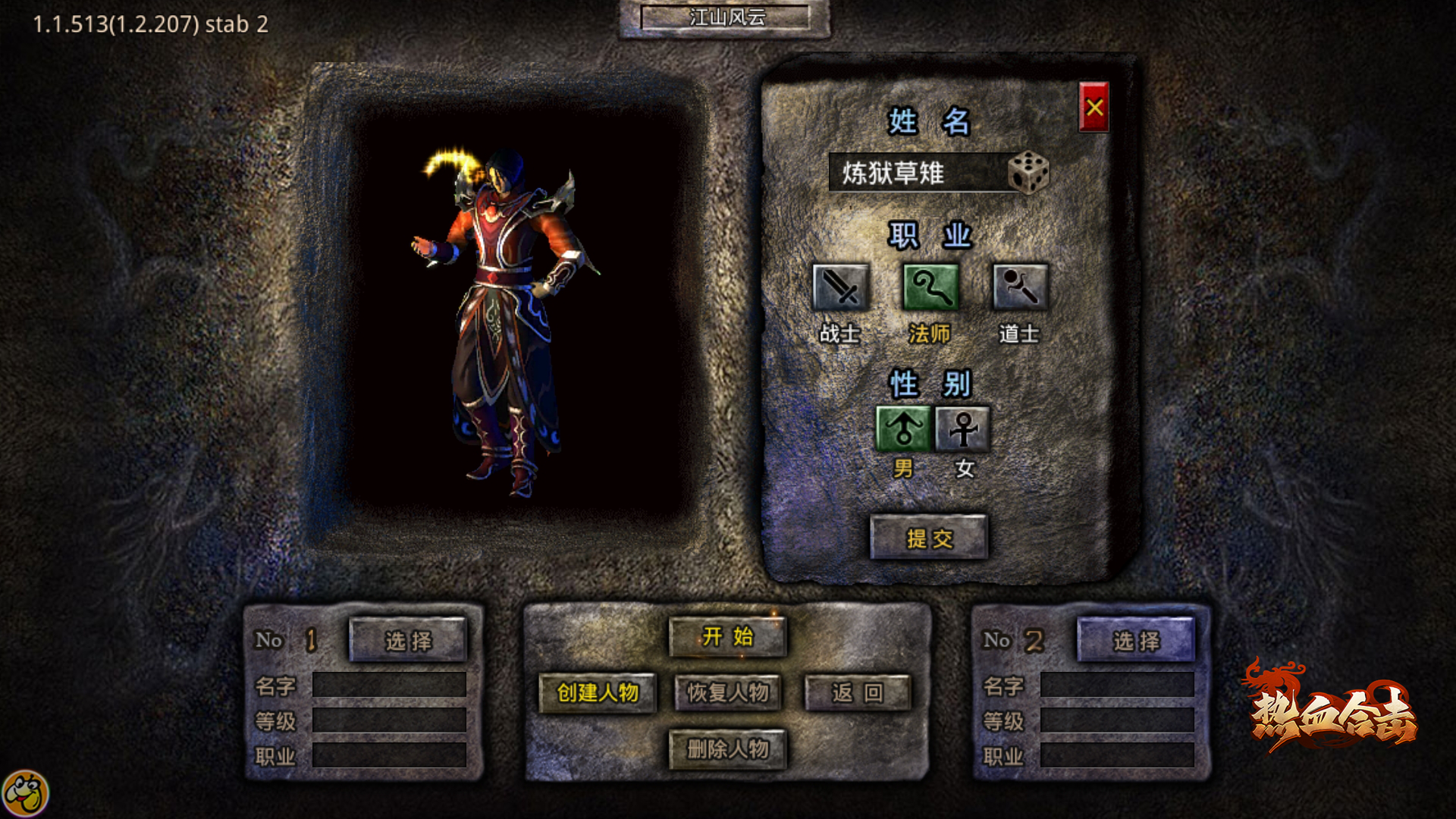Select the 战士 warrior class icon
This screenshot has width=1456, height=819.
point(840,287)
